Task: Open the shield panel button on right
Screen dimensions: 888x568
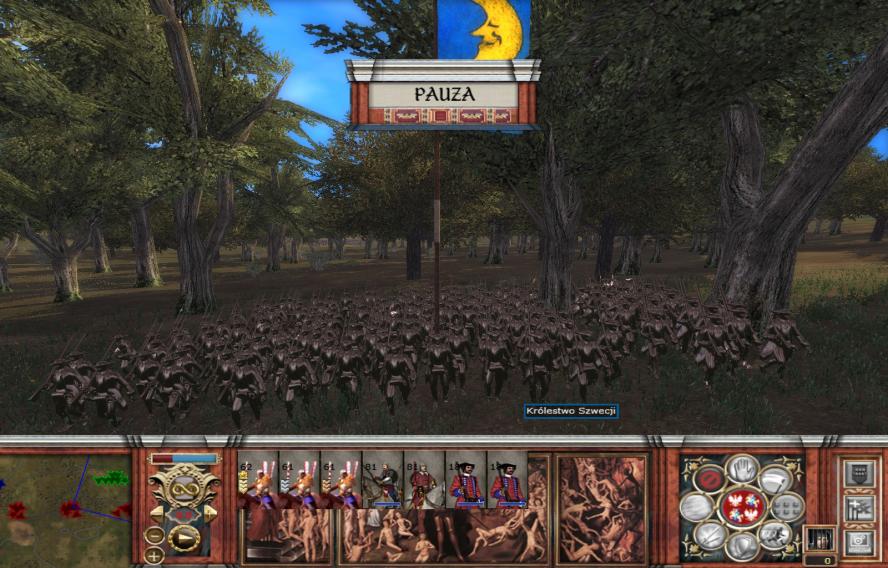Action: tap(858, 474)
